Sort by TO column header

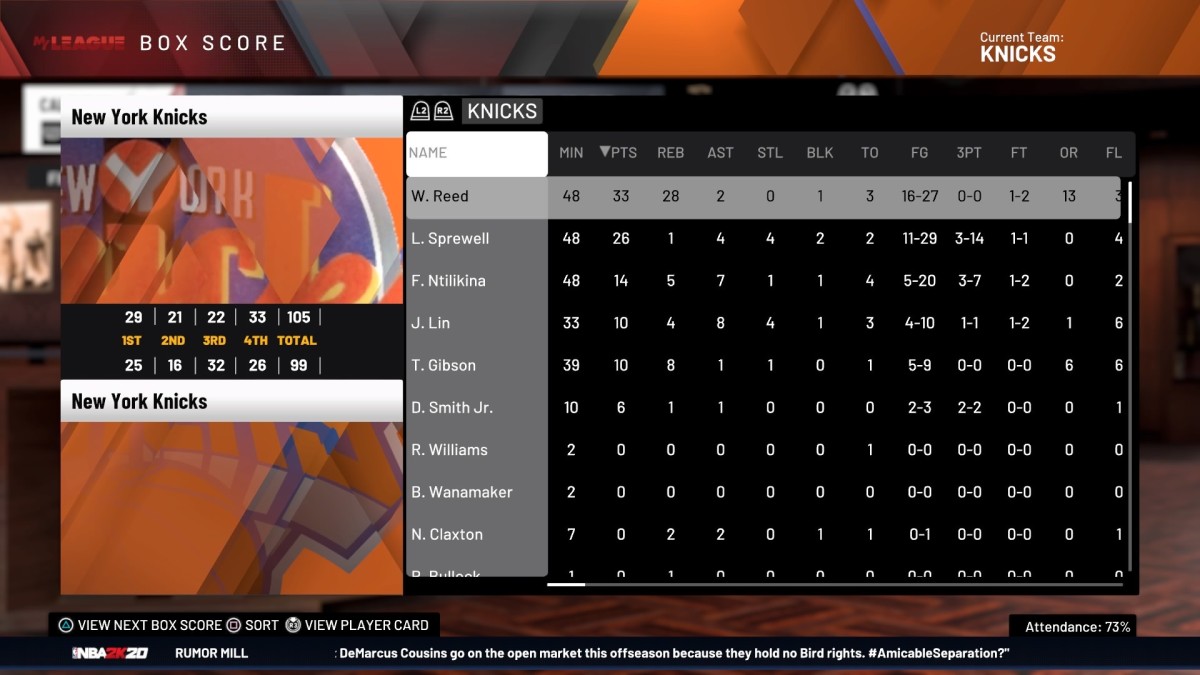870,153
